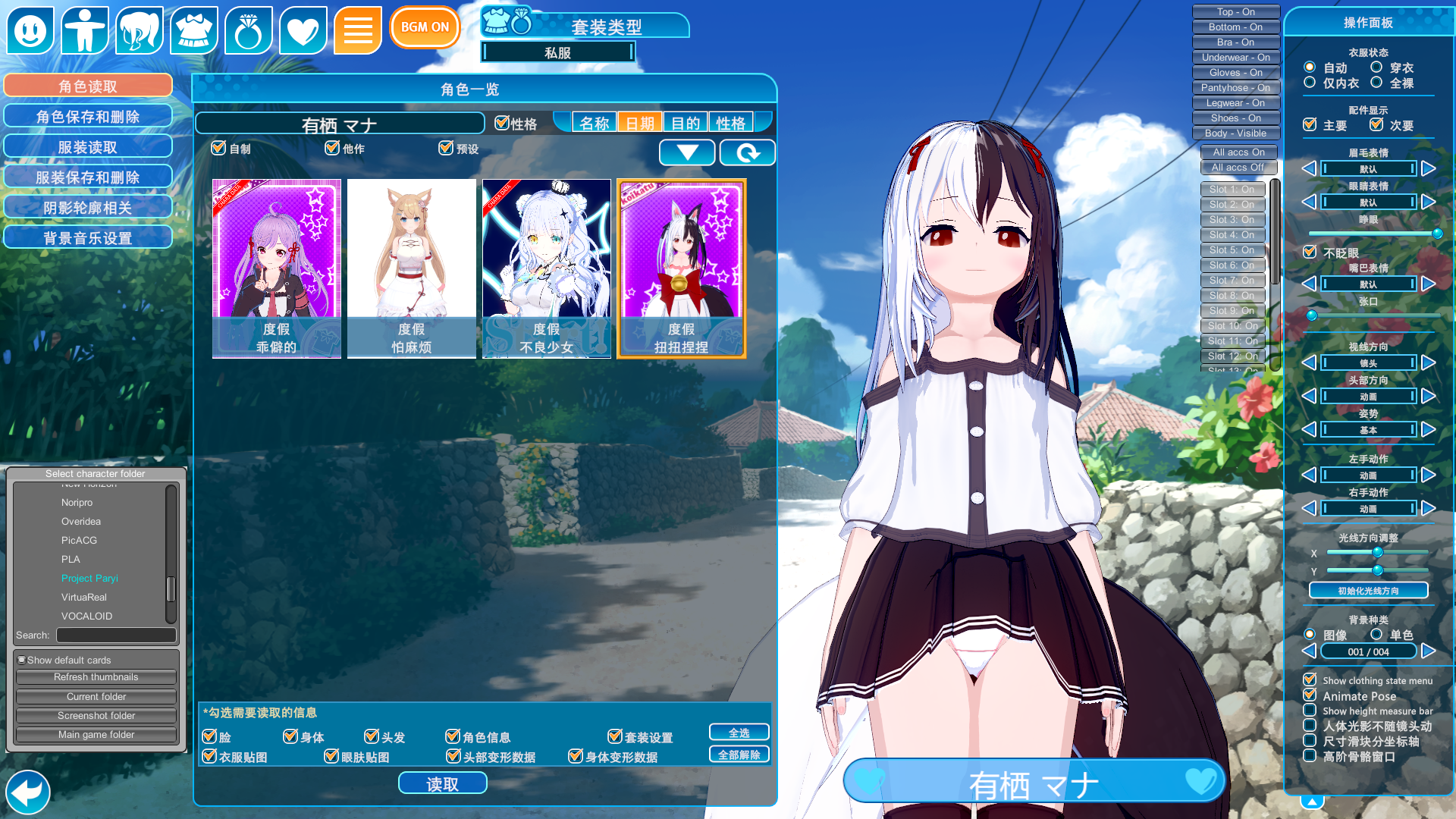Open 服装读取 outfit load menu
Screen dimensions: 1456x819
pyautogui.click(x=88, y=147)
